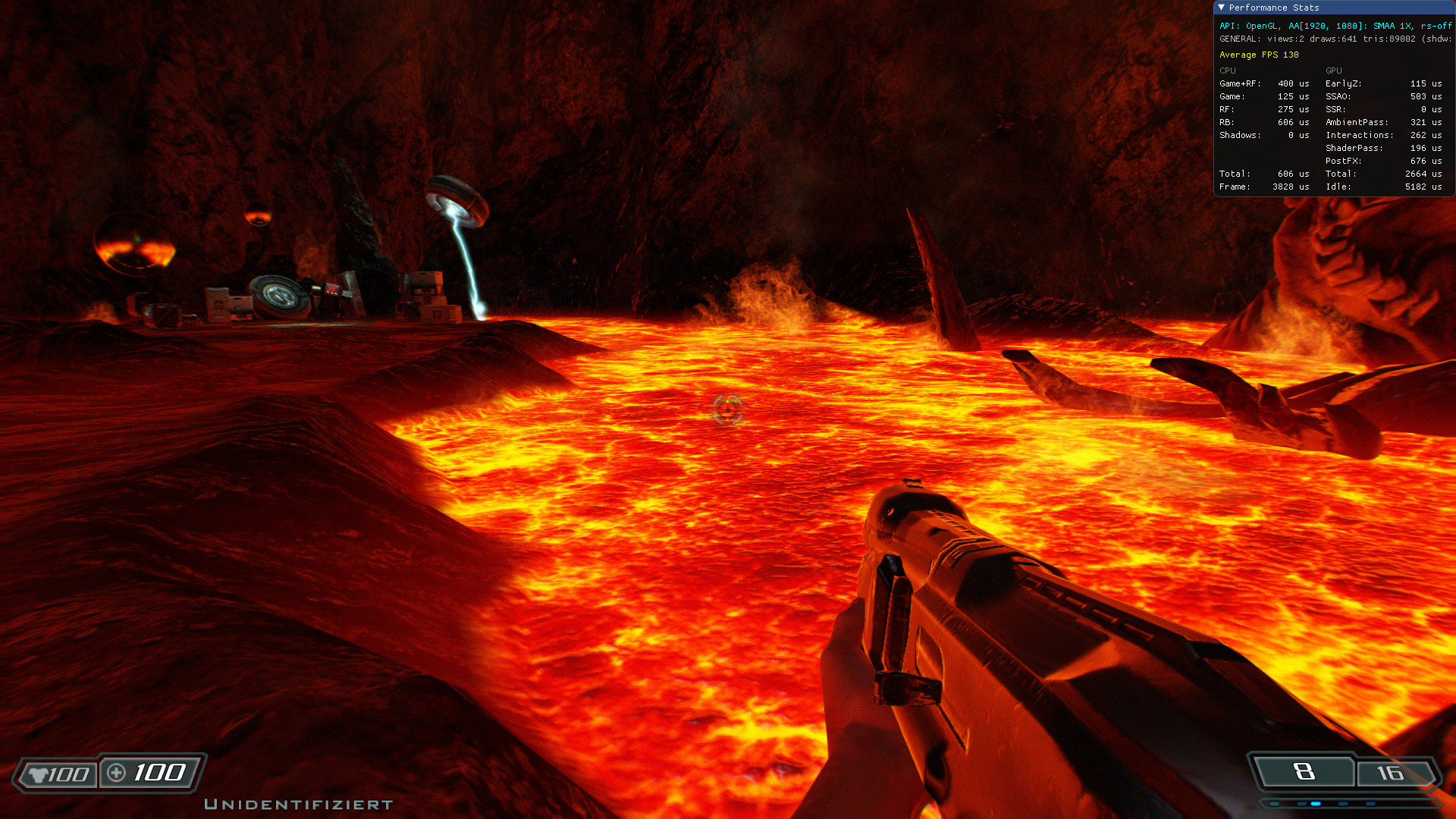Collapse the Performance Stats window arrow
This screenshot has width=1456, height=819.
(x=1221, y=8)
